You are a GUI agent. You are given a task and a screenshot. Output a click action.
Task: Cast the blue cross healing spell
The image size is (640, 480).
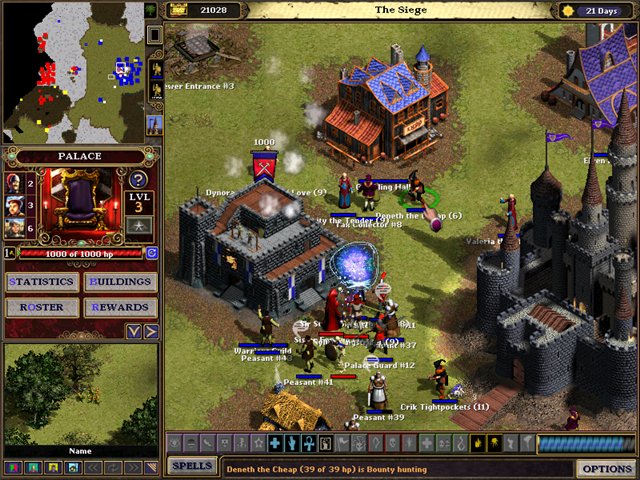click(274, 443)
